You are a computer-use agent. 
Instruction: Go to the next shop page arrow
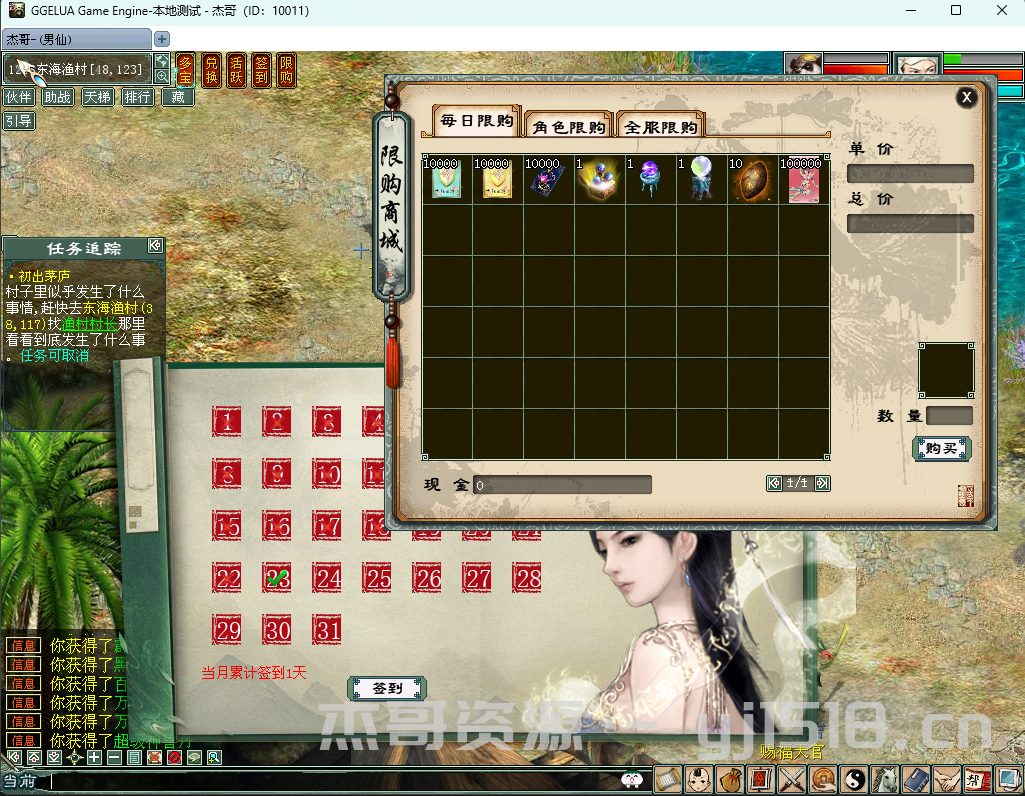click(x=822, y=484)
